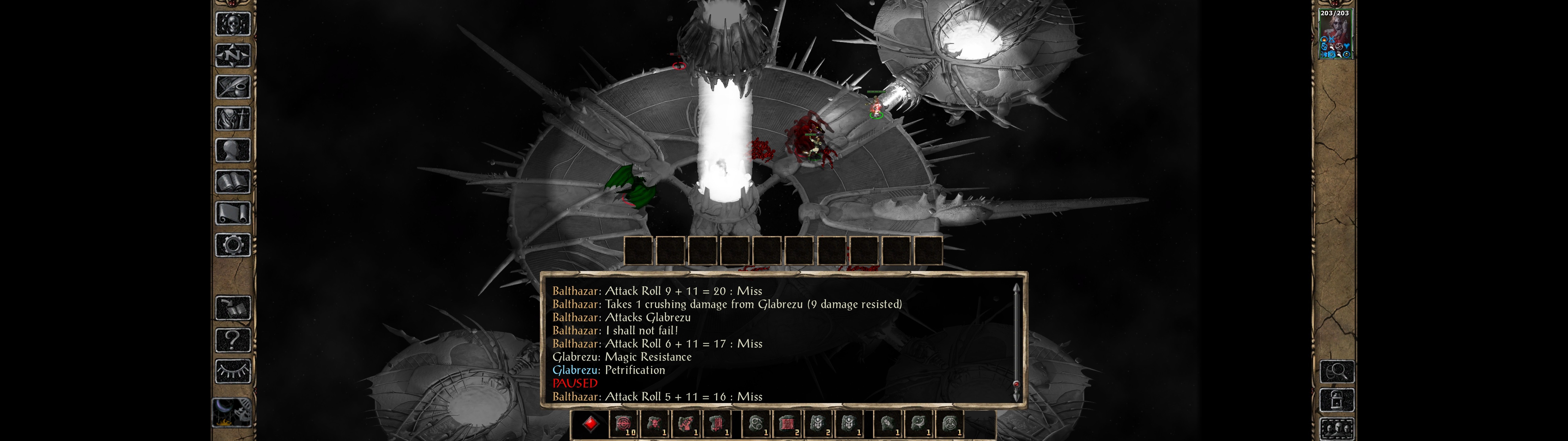Select the red grid ability with 2 charges
Viewport: 1568px width, 441px height.
pyautogui.click(x=787, y=423)
